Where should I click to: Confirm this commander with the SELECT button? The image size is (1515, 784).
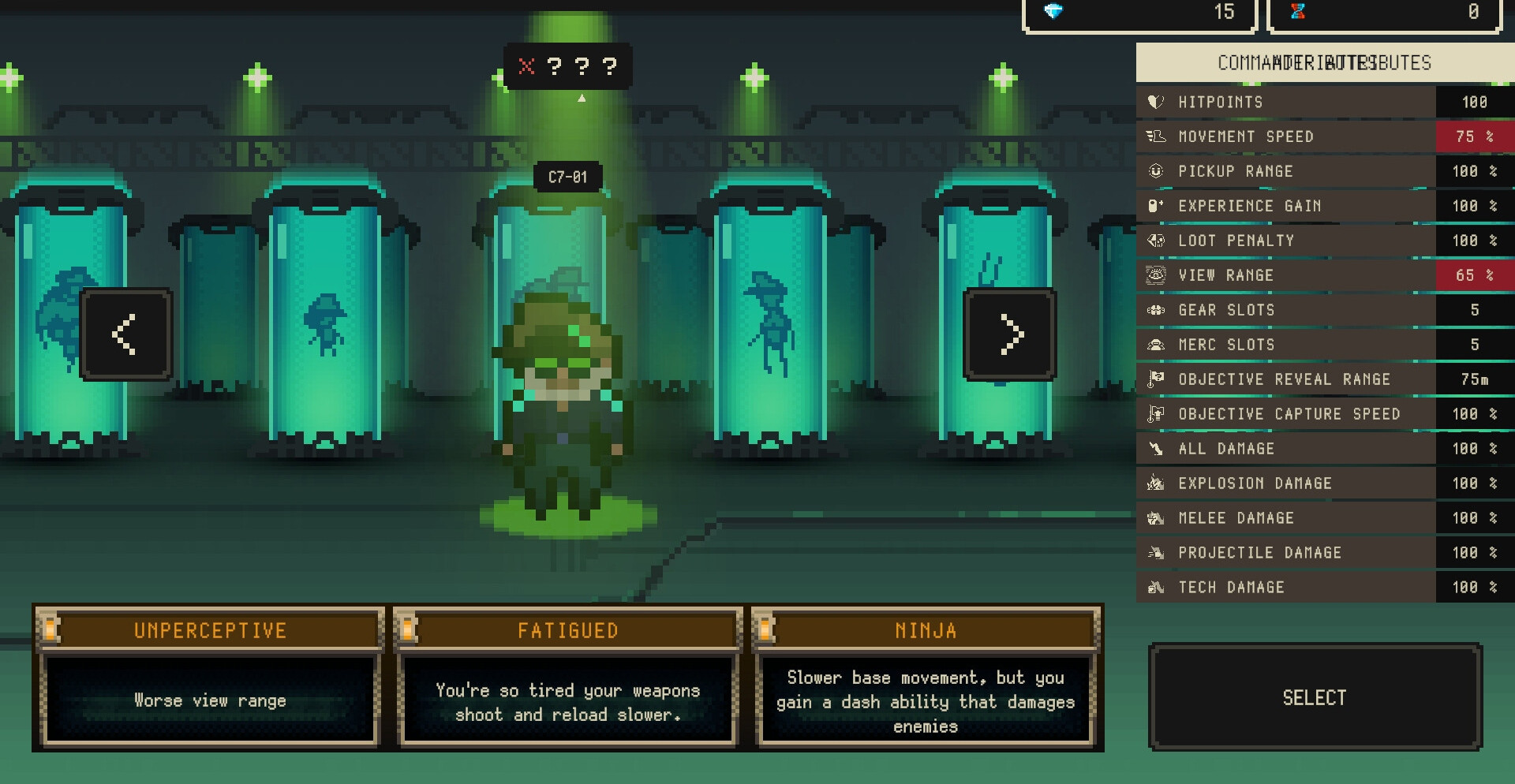coord(1315,697)
